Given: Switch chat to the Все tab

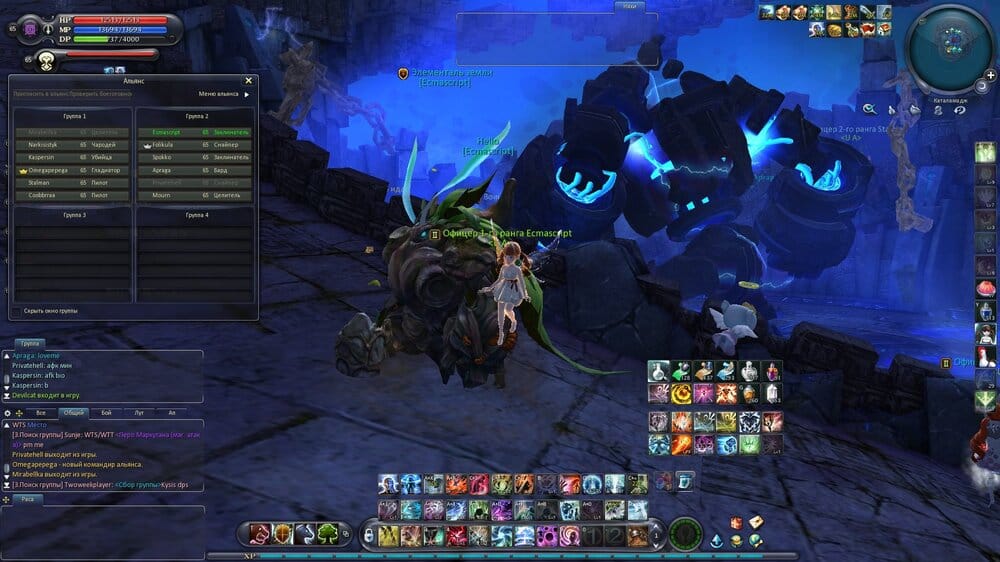Looking at the screenshot, I should 41,412.
